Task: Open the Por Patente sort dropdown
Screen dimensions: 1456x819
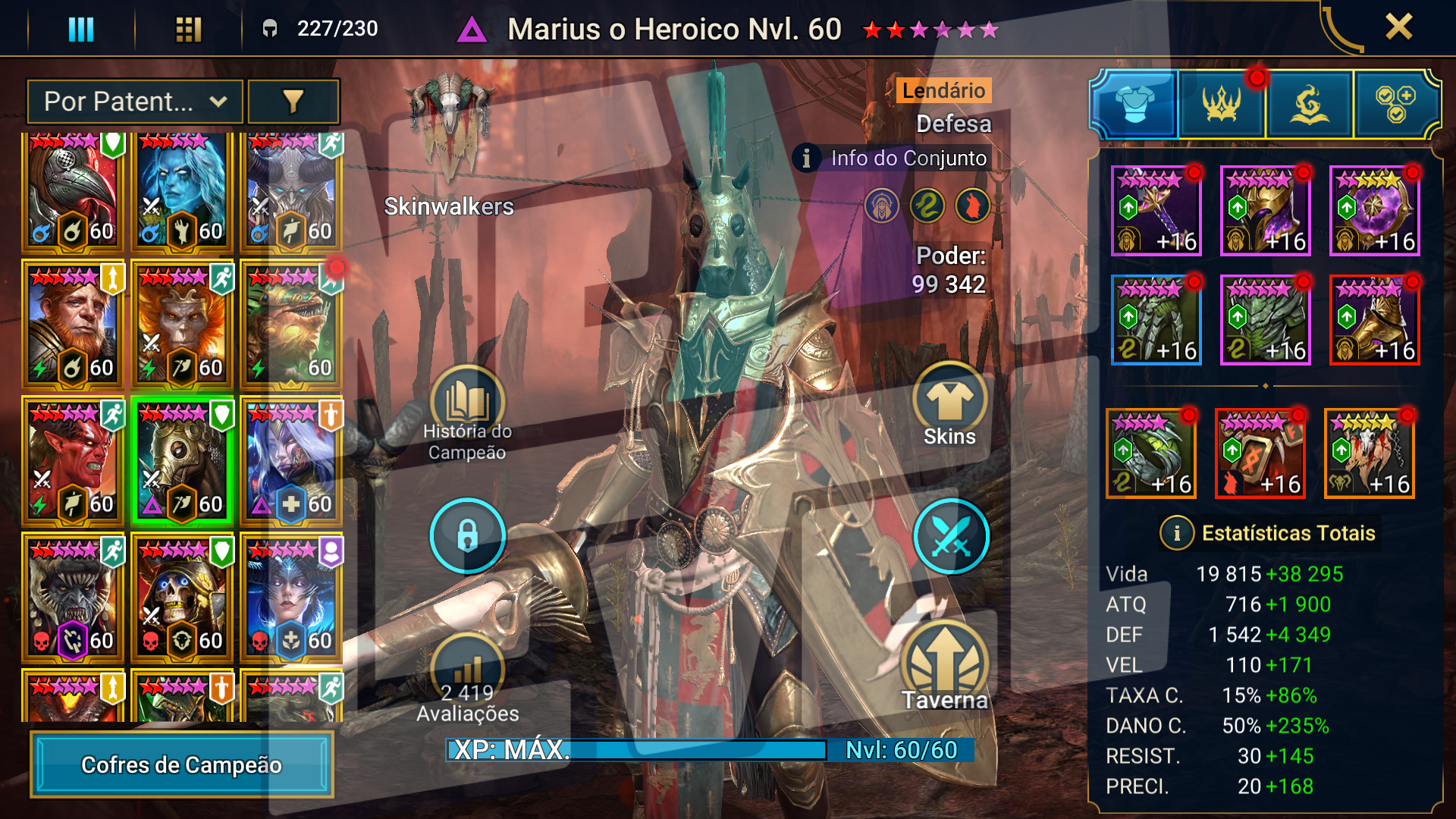Action: point(135,102)
